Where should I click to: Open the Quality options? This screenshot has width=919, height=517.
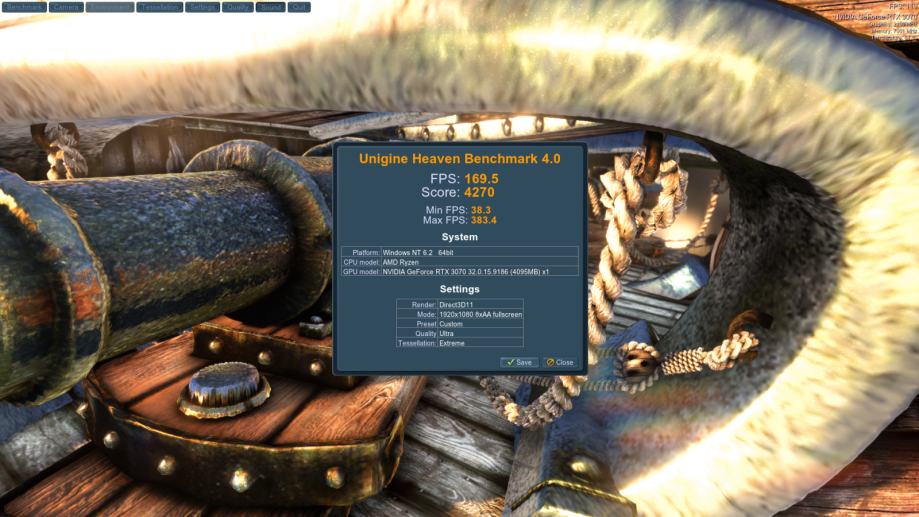[238, 7]
